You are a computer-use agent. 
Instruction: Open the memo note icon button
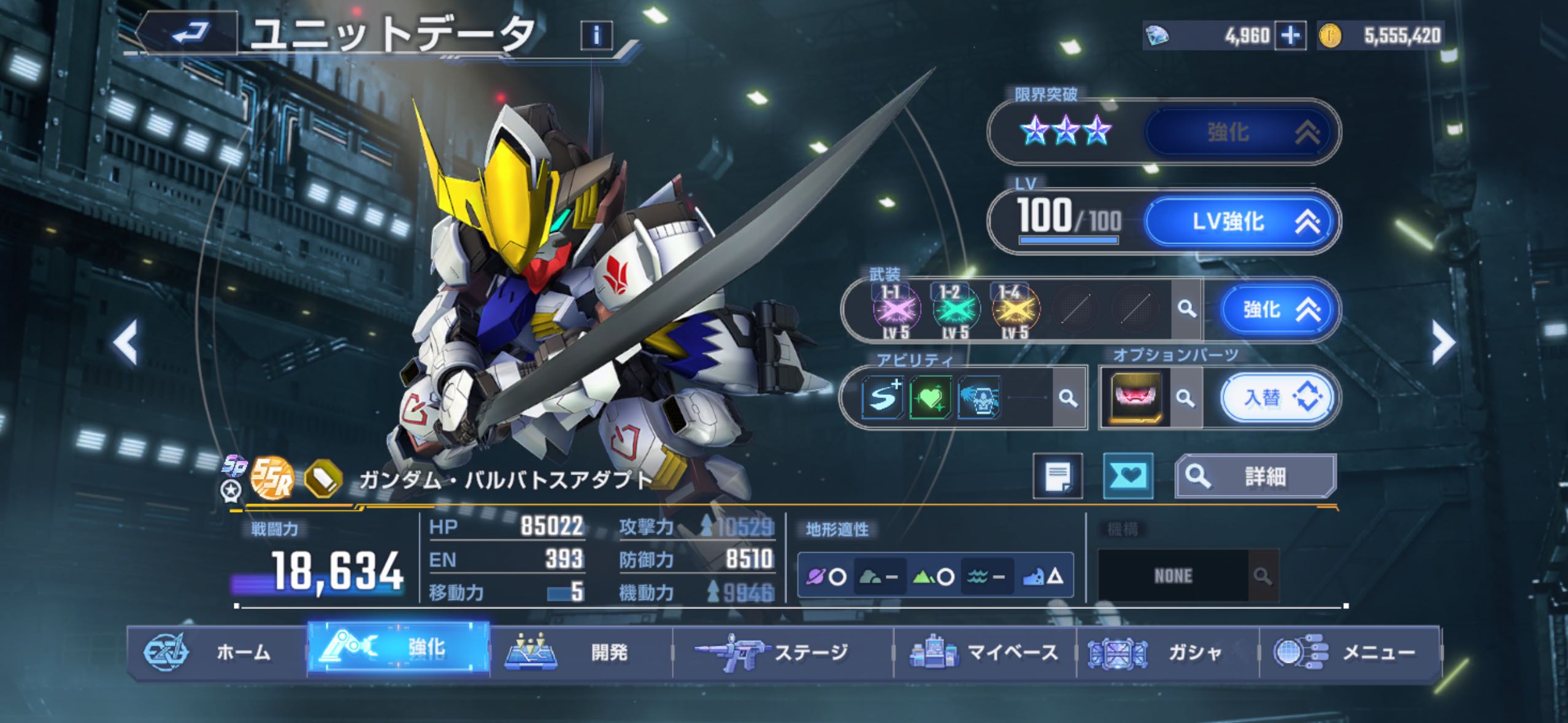[1058, 476]
